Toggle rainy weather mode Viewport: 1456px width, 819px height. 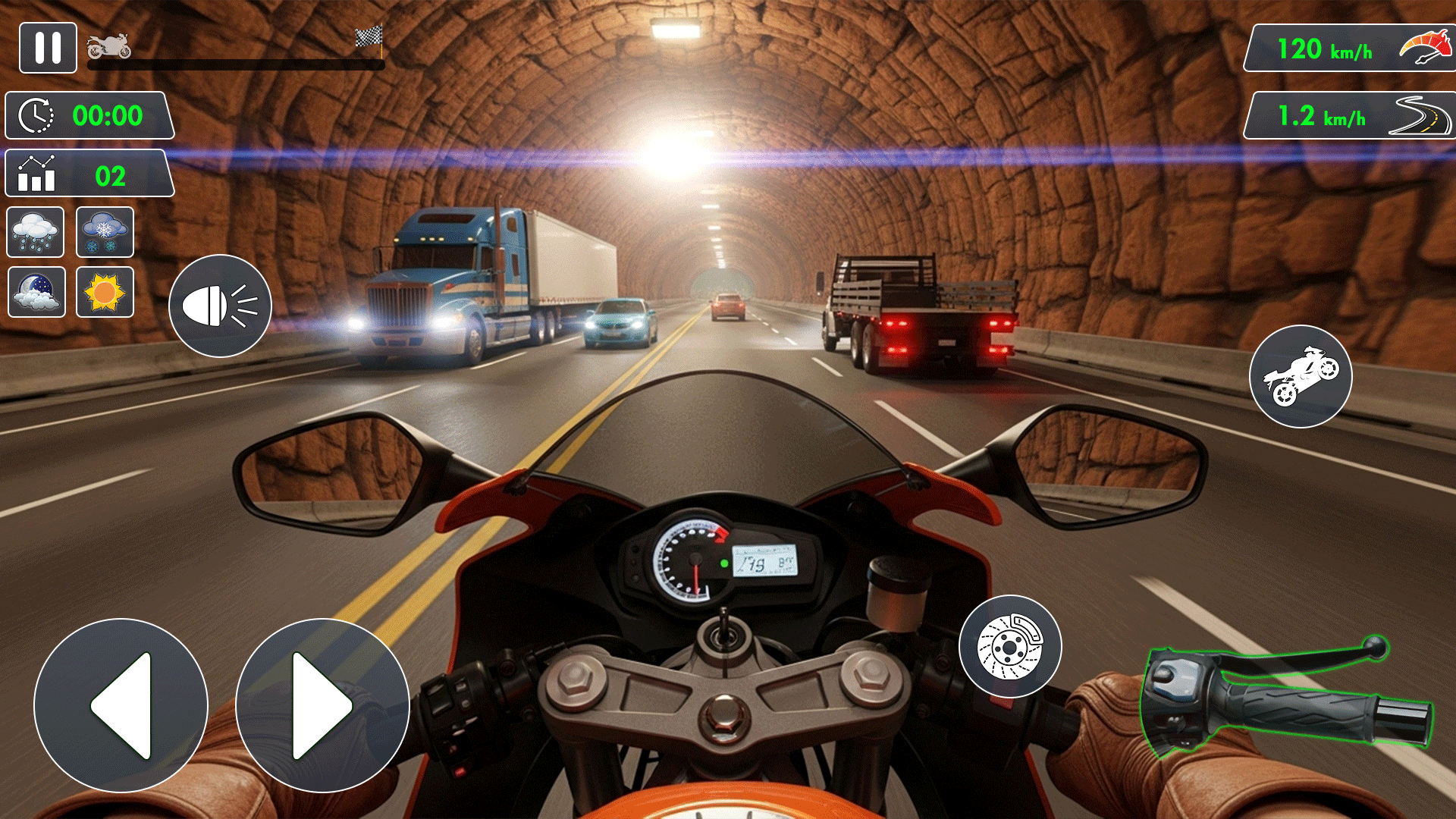36,232
